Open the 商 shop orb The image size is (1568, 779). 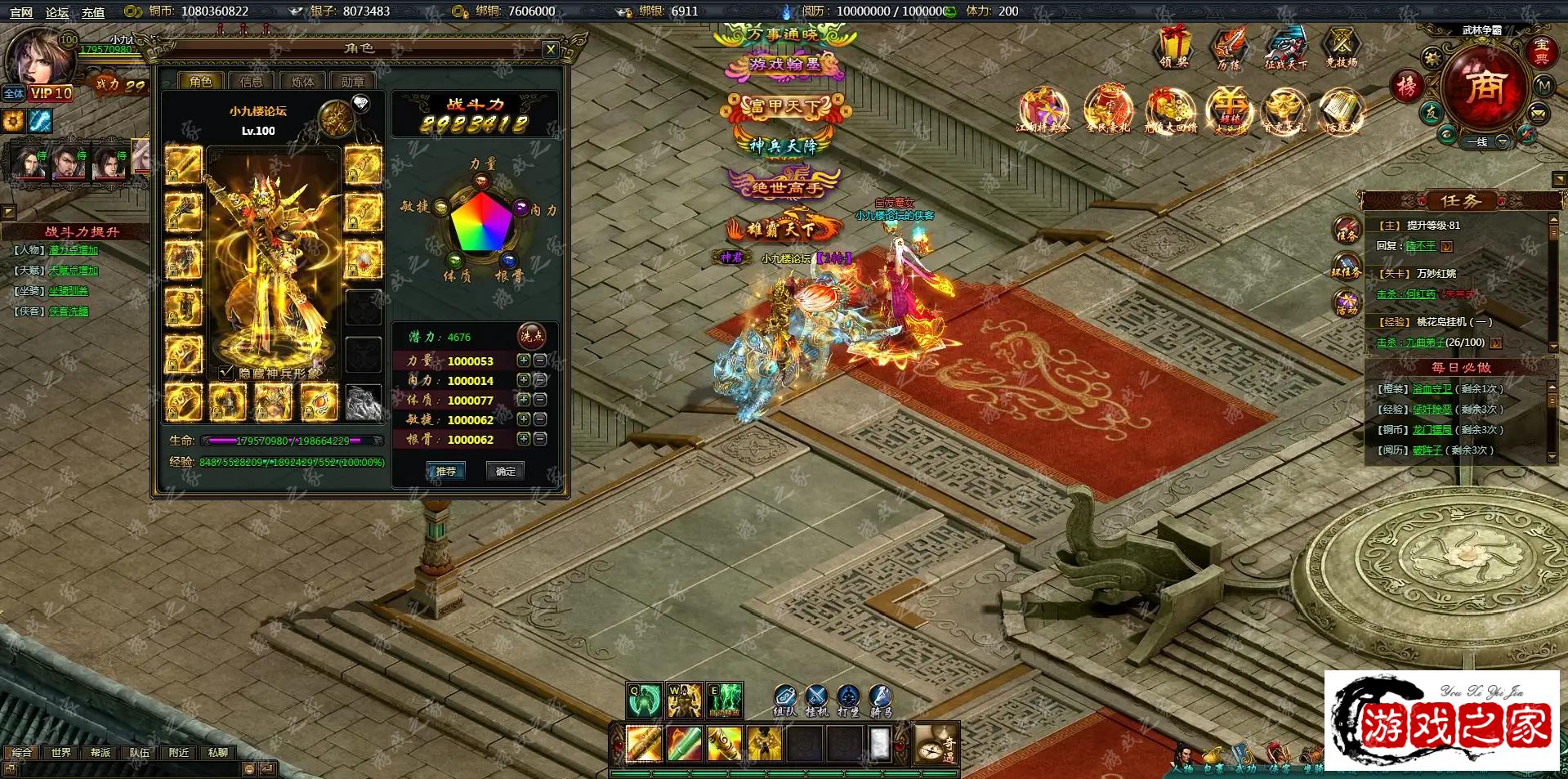(1484, 86)
